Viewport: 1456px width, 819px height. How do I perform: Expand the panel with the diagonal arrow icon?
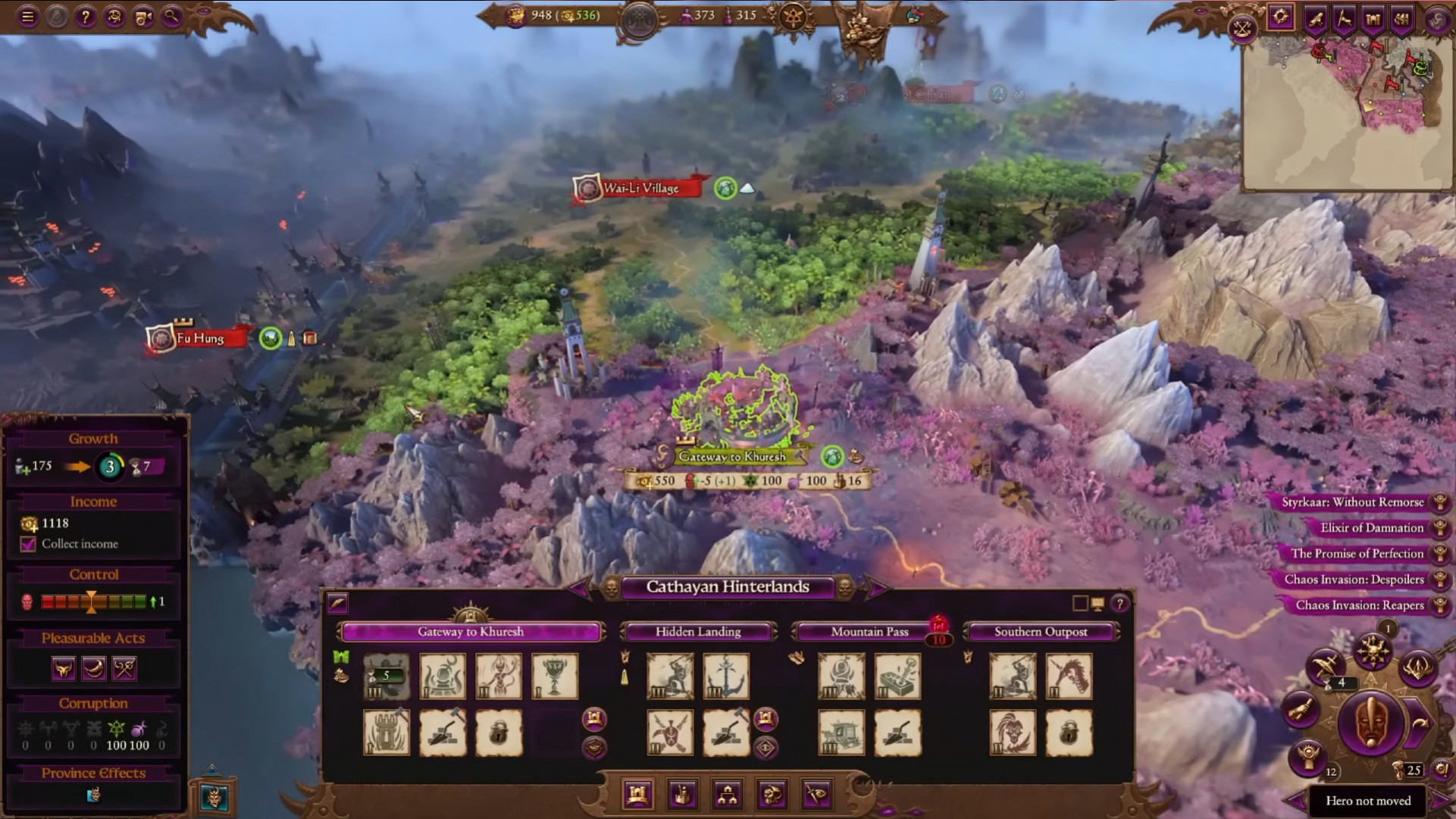point(337,604)
